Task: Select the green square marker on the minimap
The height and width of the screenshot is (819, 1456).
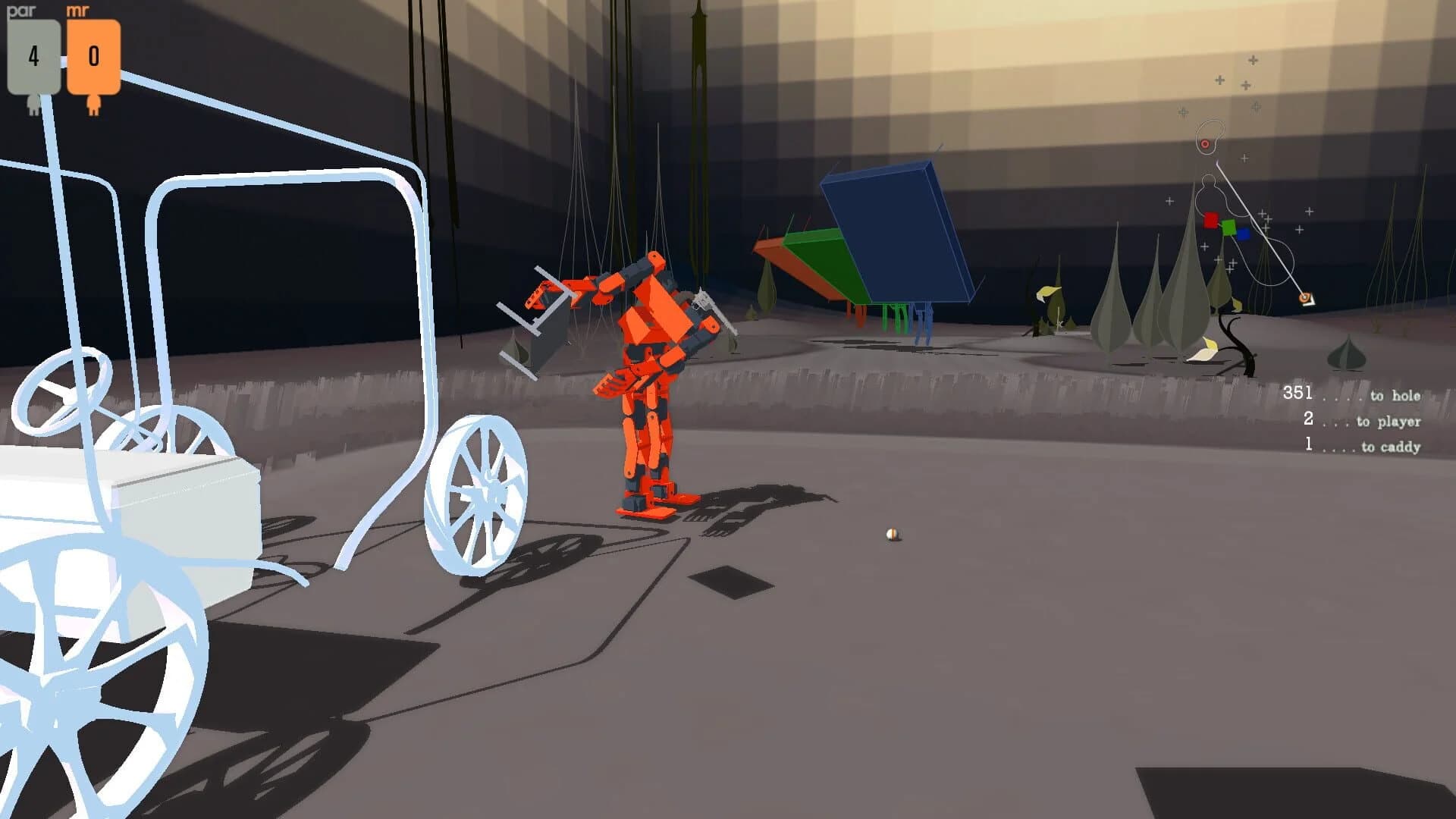Action: [x=1229, y=227]
